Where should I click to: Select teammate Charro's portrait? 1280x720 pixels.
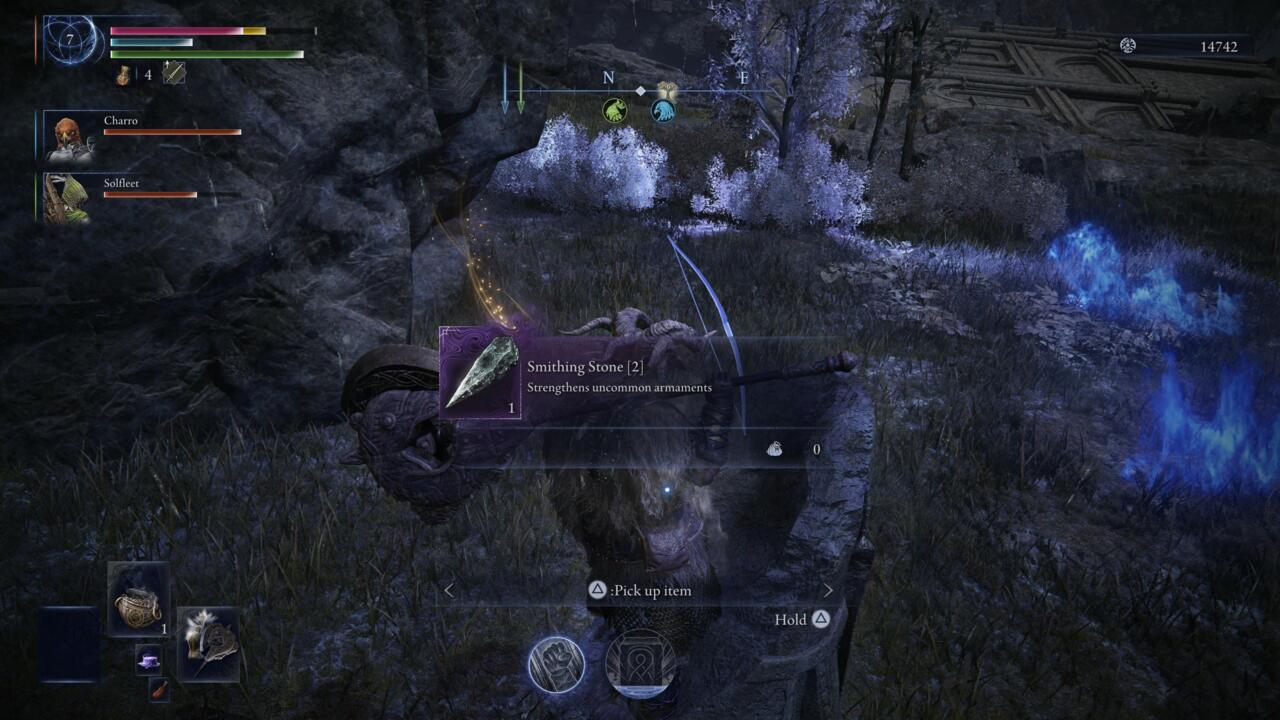click(70, 138)
